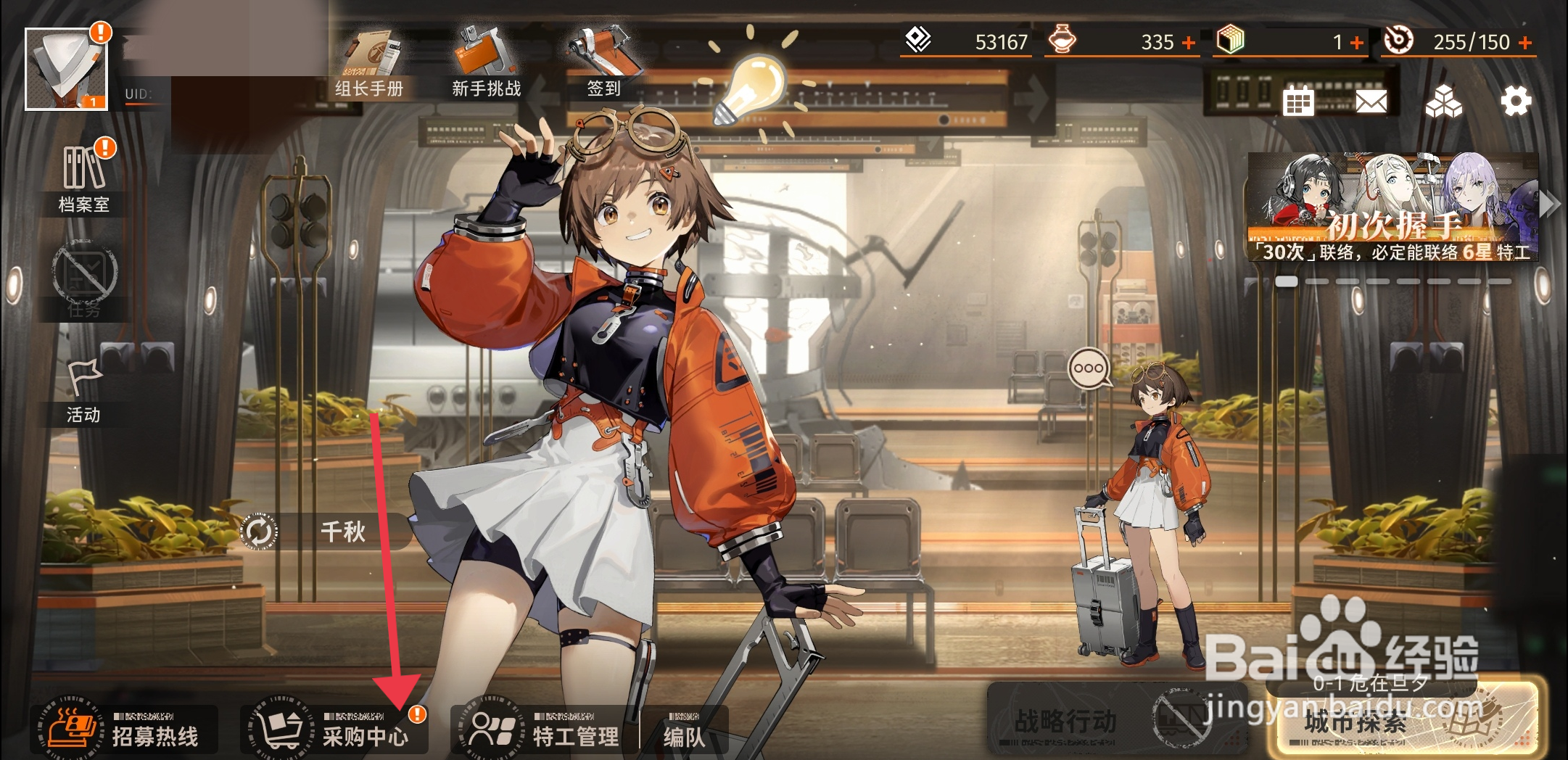Viewport: 1568px width, 760px height.
Task: Open the stacked cubes icon
Action: coord(1443,102)
